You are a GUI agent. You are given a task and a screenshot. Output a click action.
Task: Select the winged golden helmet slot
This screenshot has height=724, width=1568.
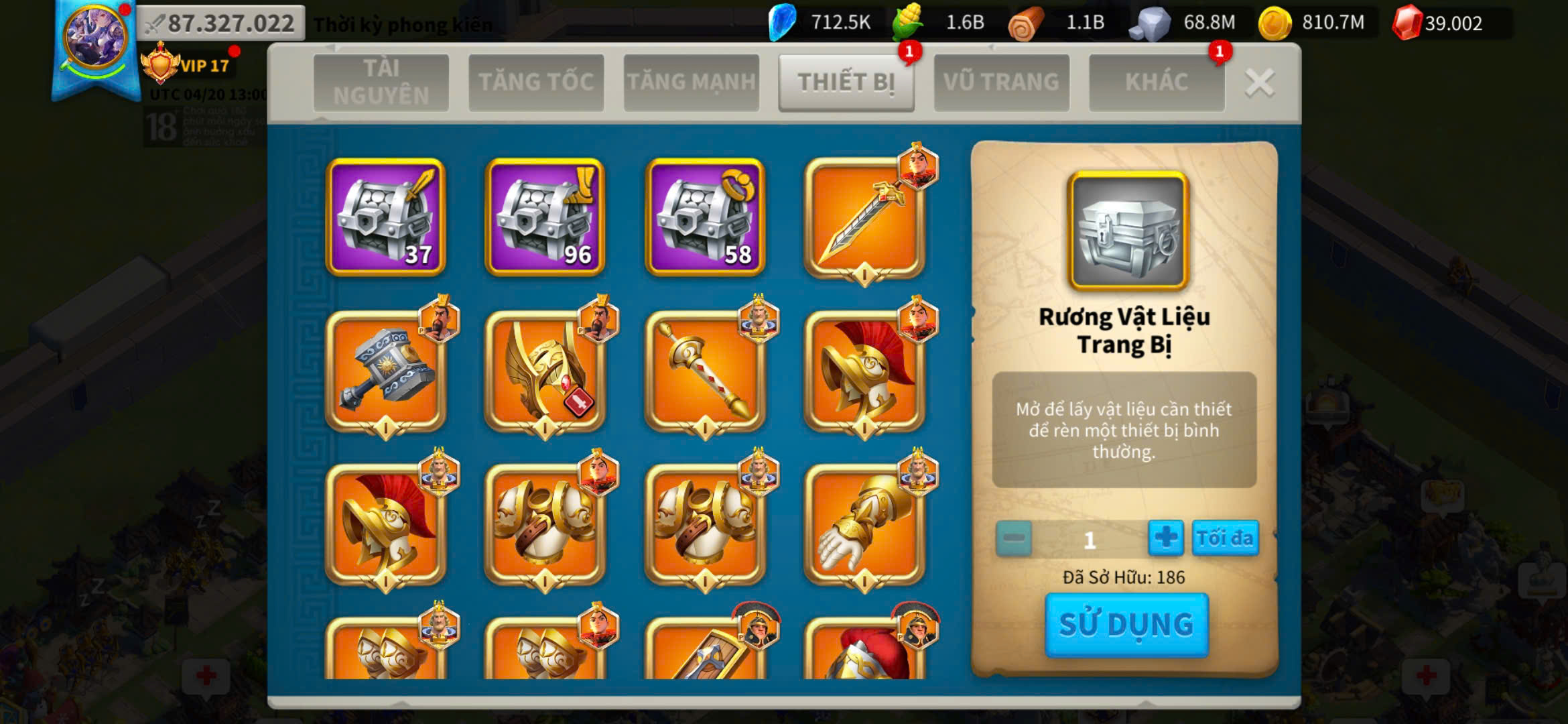click(x=545, y=371)
